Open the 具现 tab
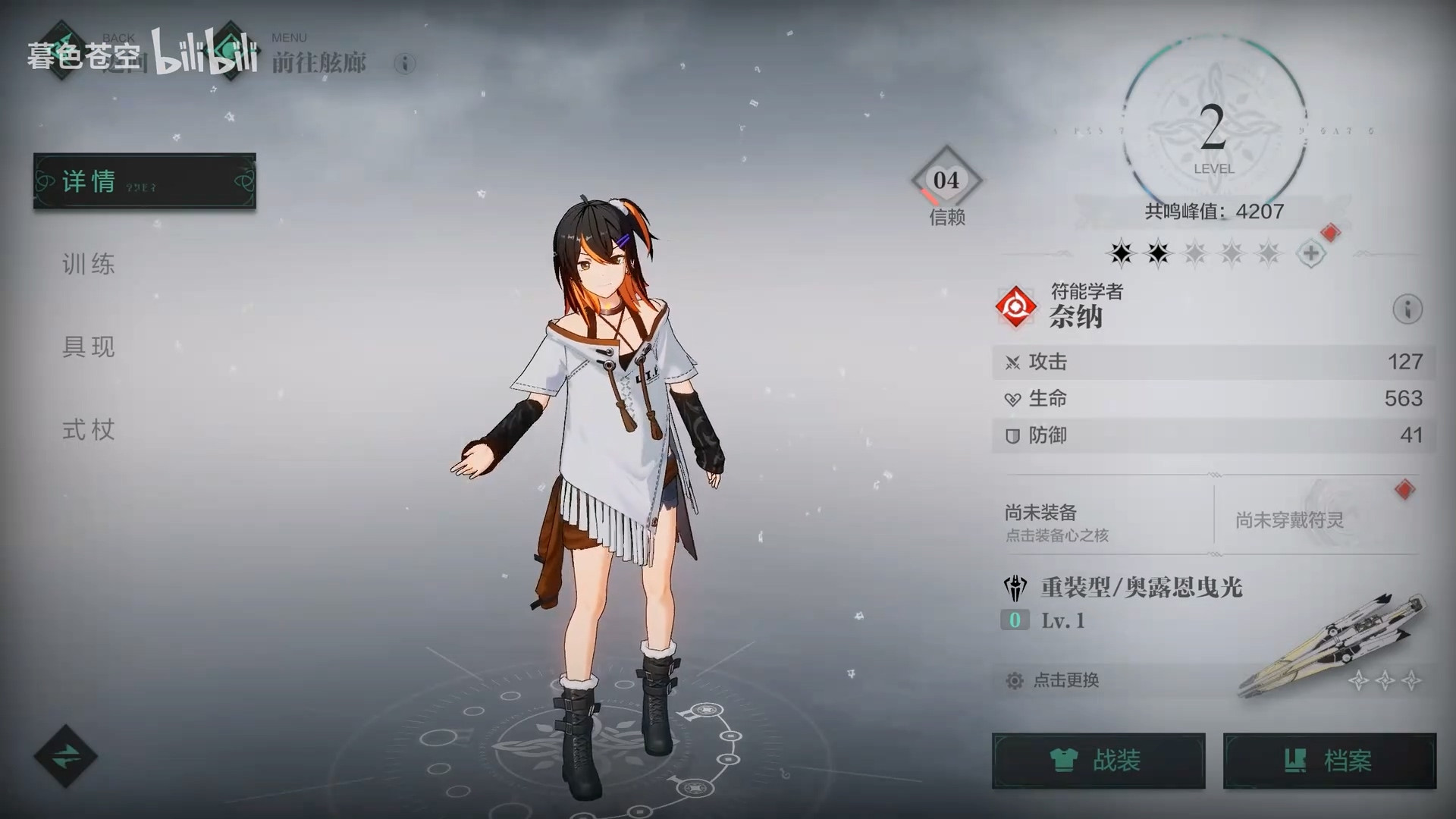This screenshot has height=819, width=1456. pyautogui.click(x=89, y=347)
